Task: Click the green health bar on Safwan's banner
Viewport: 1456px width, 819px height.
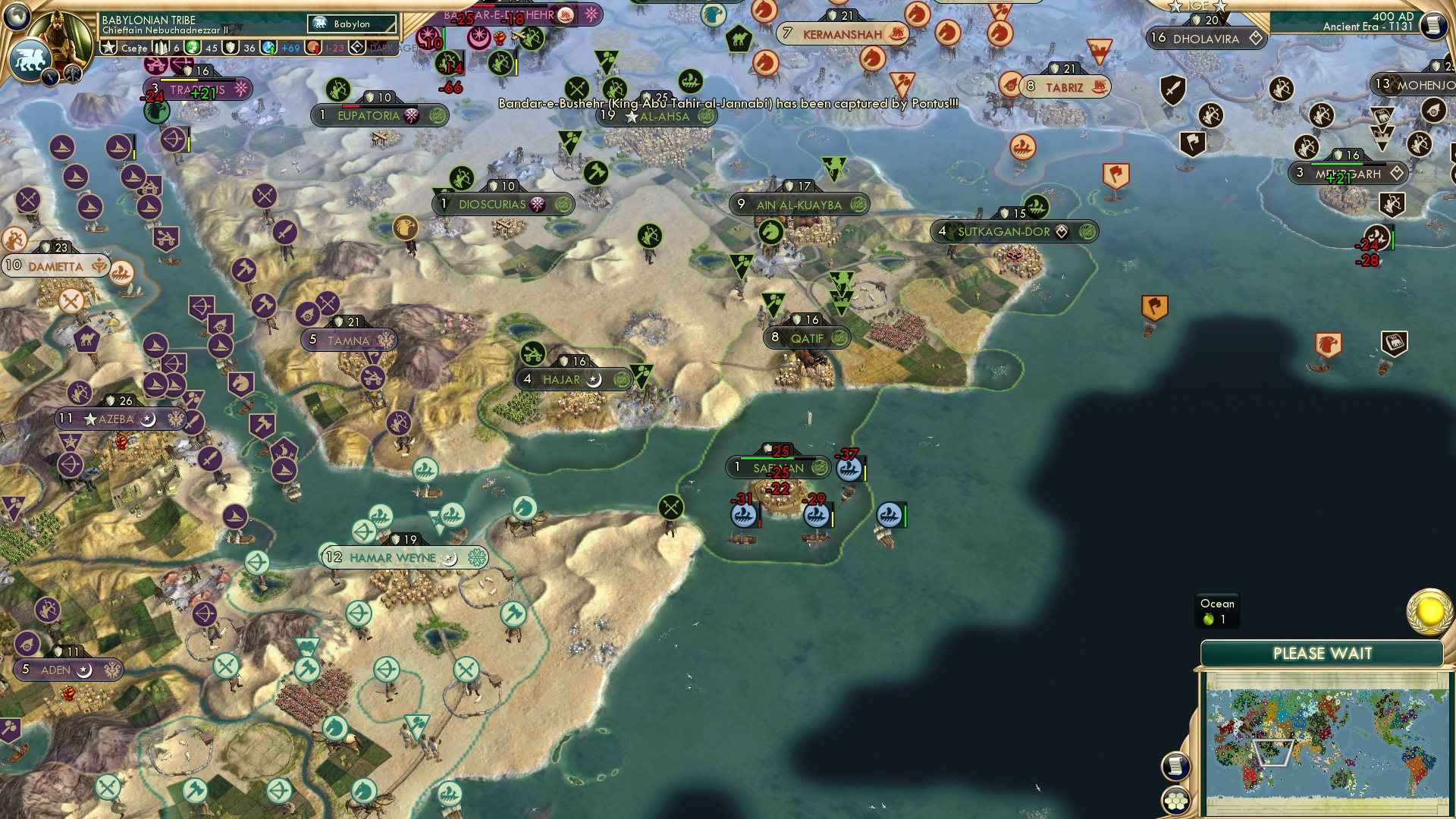Action: [766, 458]
